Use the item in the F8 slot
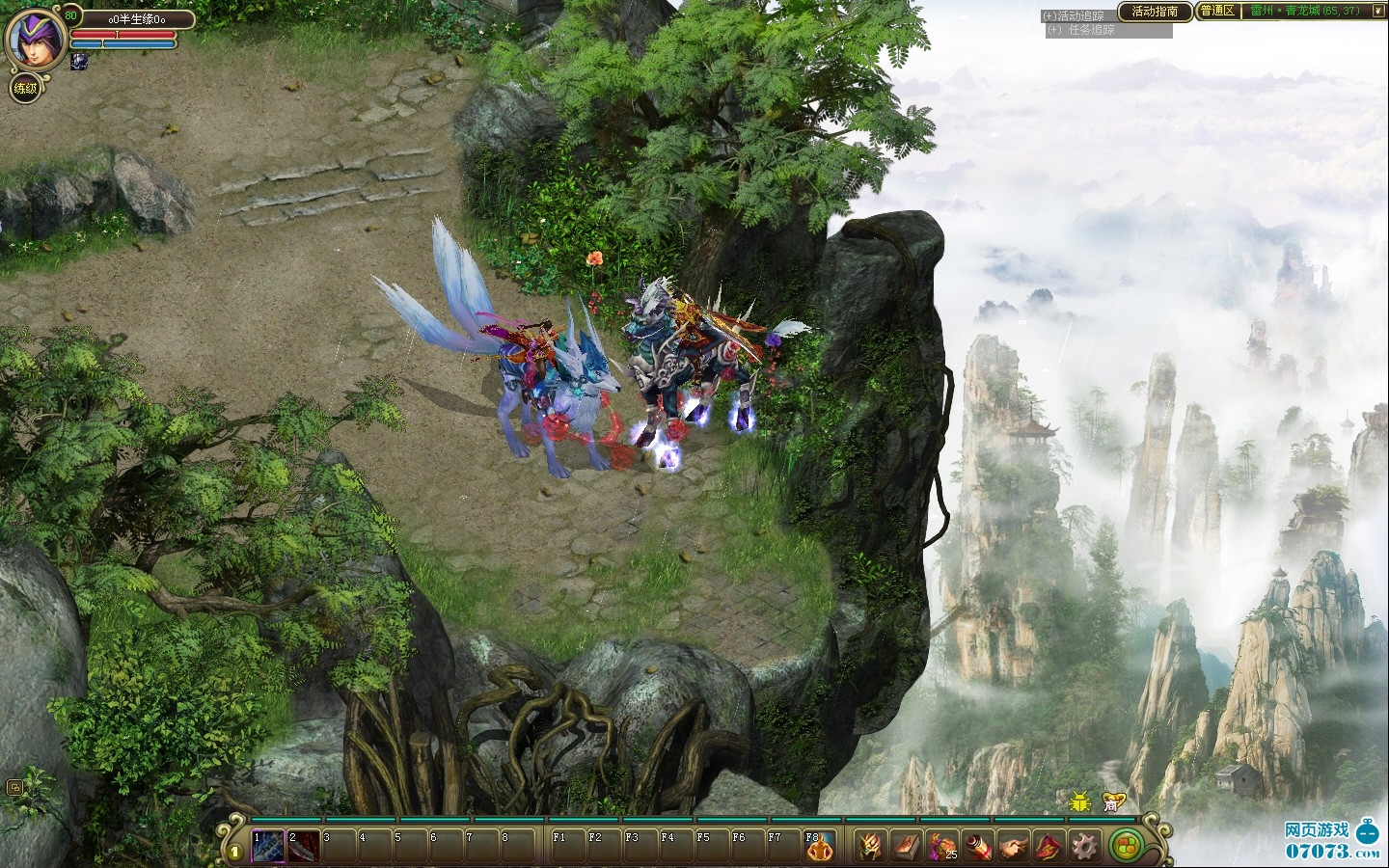The image size is (1389, 868). click(x=819, y=846)
